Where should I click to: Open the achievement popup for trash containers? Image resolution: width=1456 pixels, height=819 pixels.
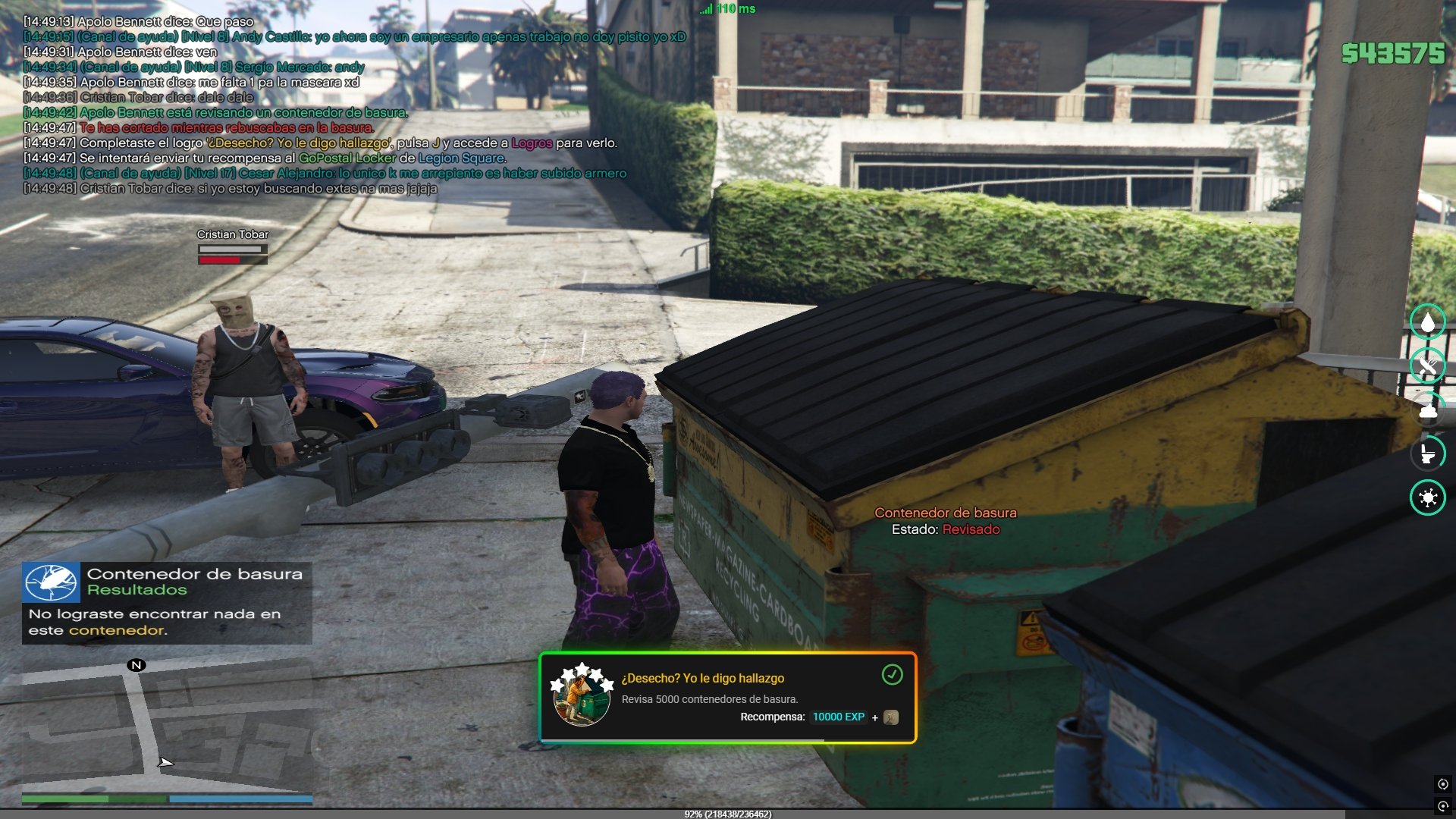click(x=726, y=698)
